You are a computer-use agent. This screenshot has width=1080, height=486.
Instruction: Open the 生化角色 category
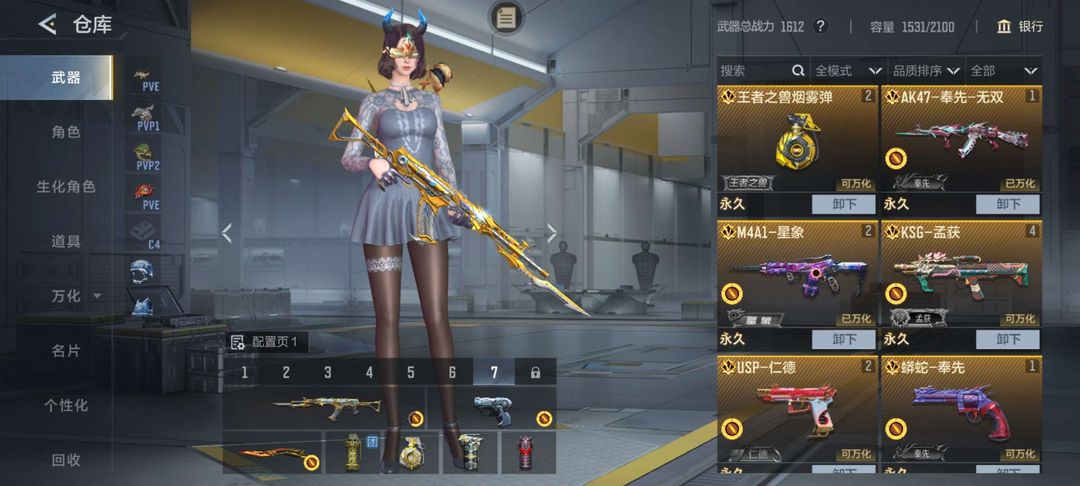click(x=66, y=187)
